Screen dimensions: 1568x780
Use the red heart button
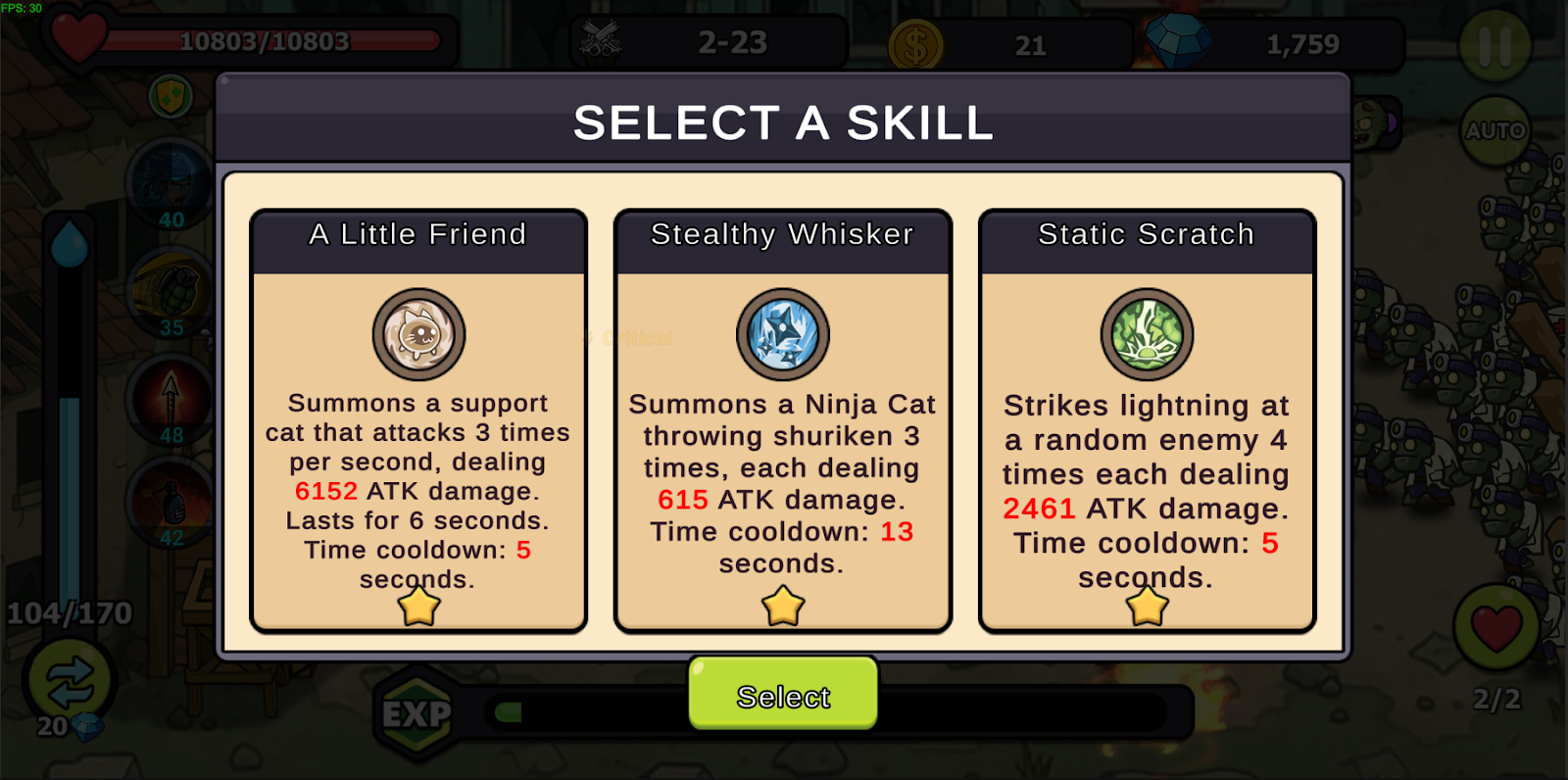tap(1495, 627)
